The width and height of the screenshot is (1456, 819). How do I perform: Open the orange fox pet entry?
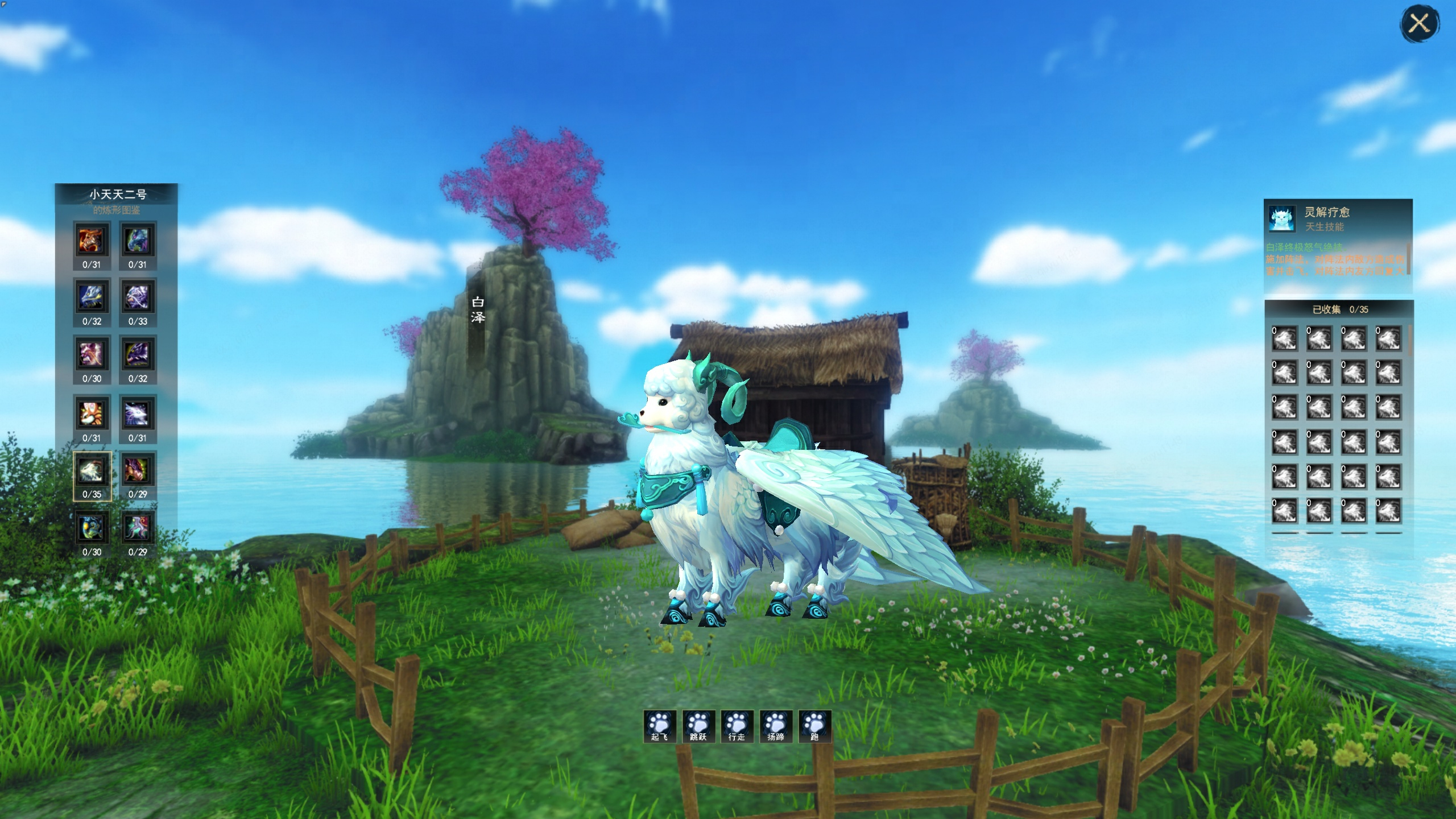pos(92,413)
